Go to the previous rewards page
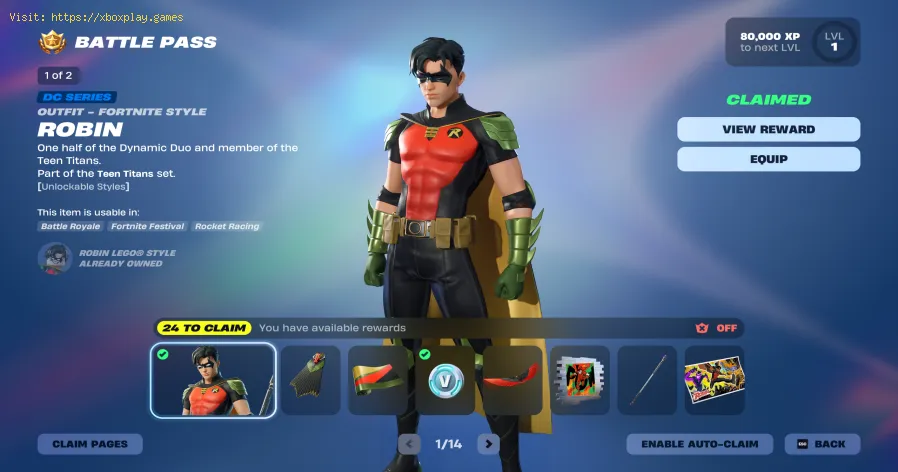This screenshot has width=898, height=472. coord(409,444)
